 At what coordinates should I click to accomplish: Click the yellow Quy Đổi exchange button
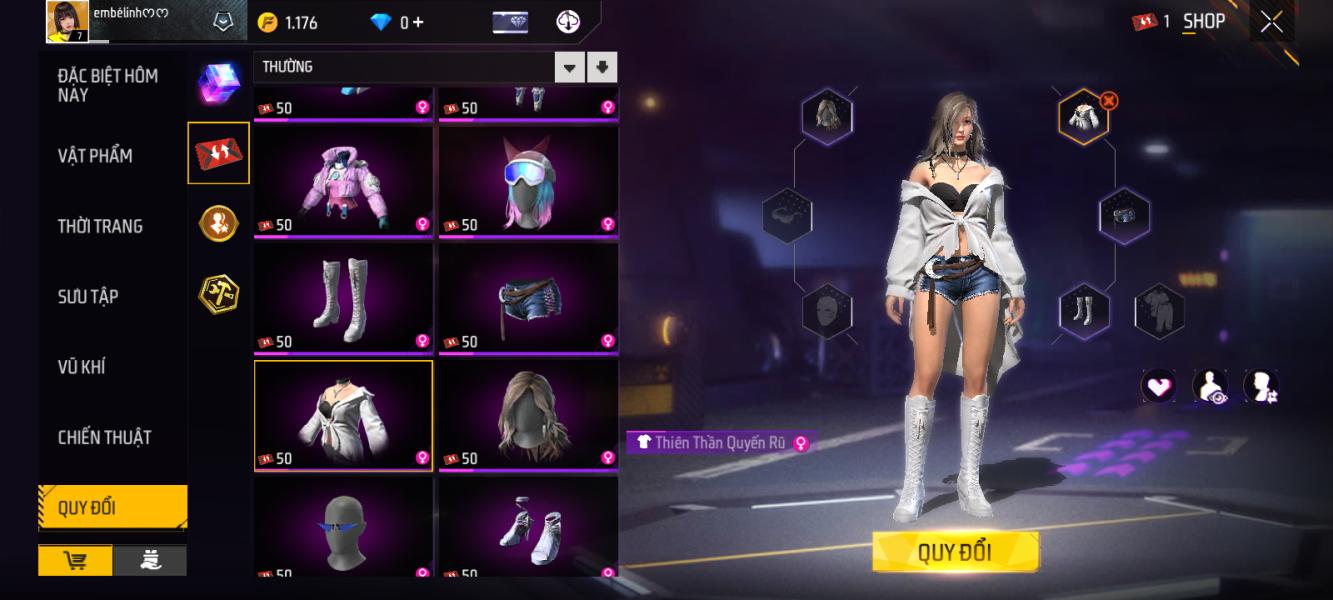pos(955,552)
